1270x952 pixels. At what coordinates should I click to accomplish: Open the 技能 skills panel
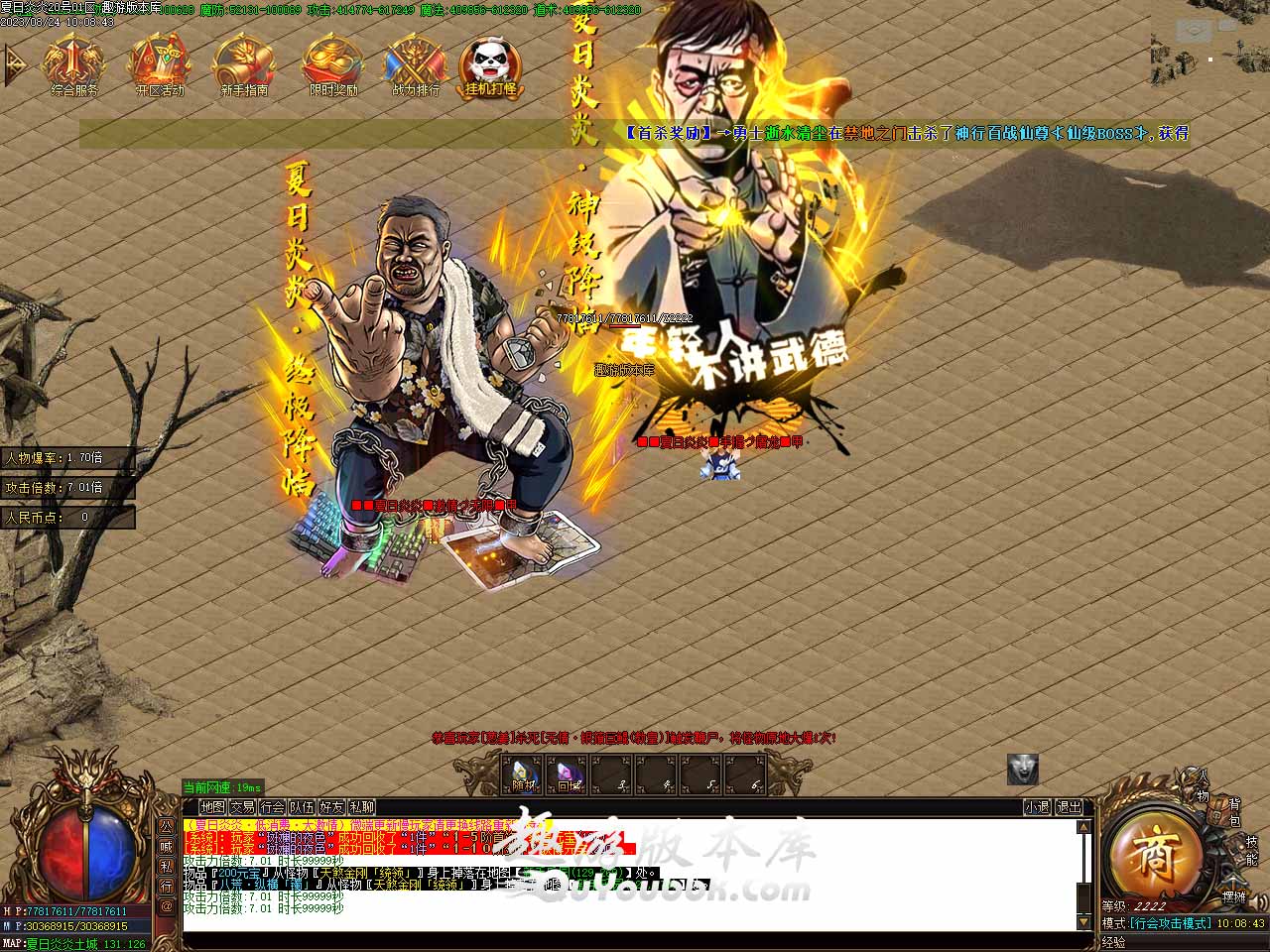(x=1250, y=850)
